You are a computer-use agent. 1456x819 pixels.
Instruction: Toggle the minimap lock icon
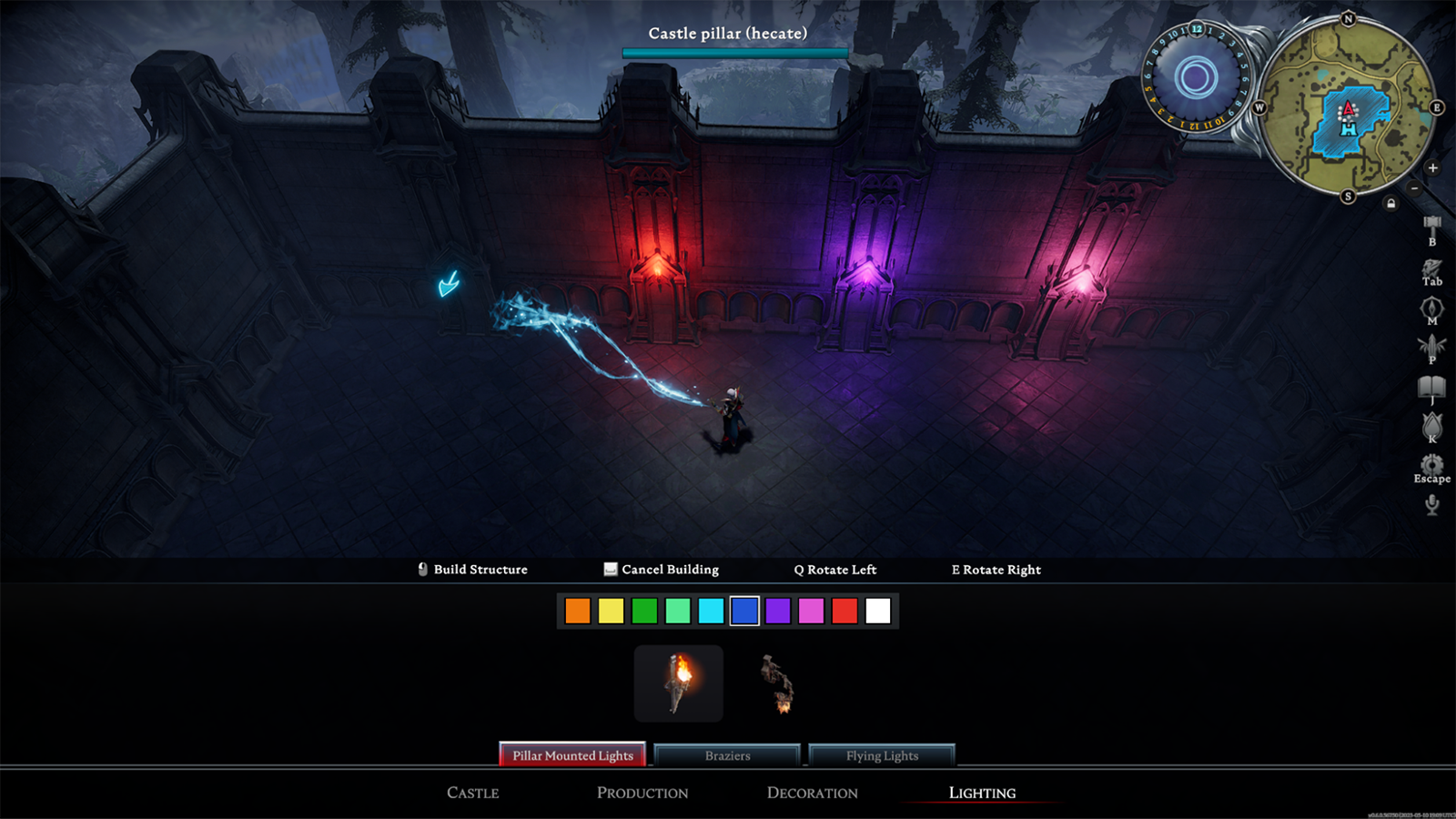[1390, 204]
